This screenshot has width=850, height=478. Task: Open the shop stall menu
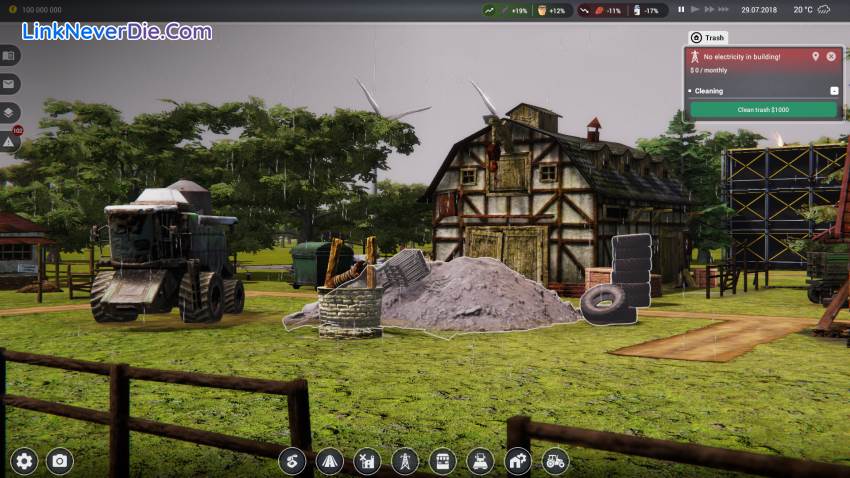442,461
